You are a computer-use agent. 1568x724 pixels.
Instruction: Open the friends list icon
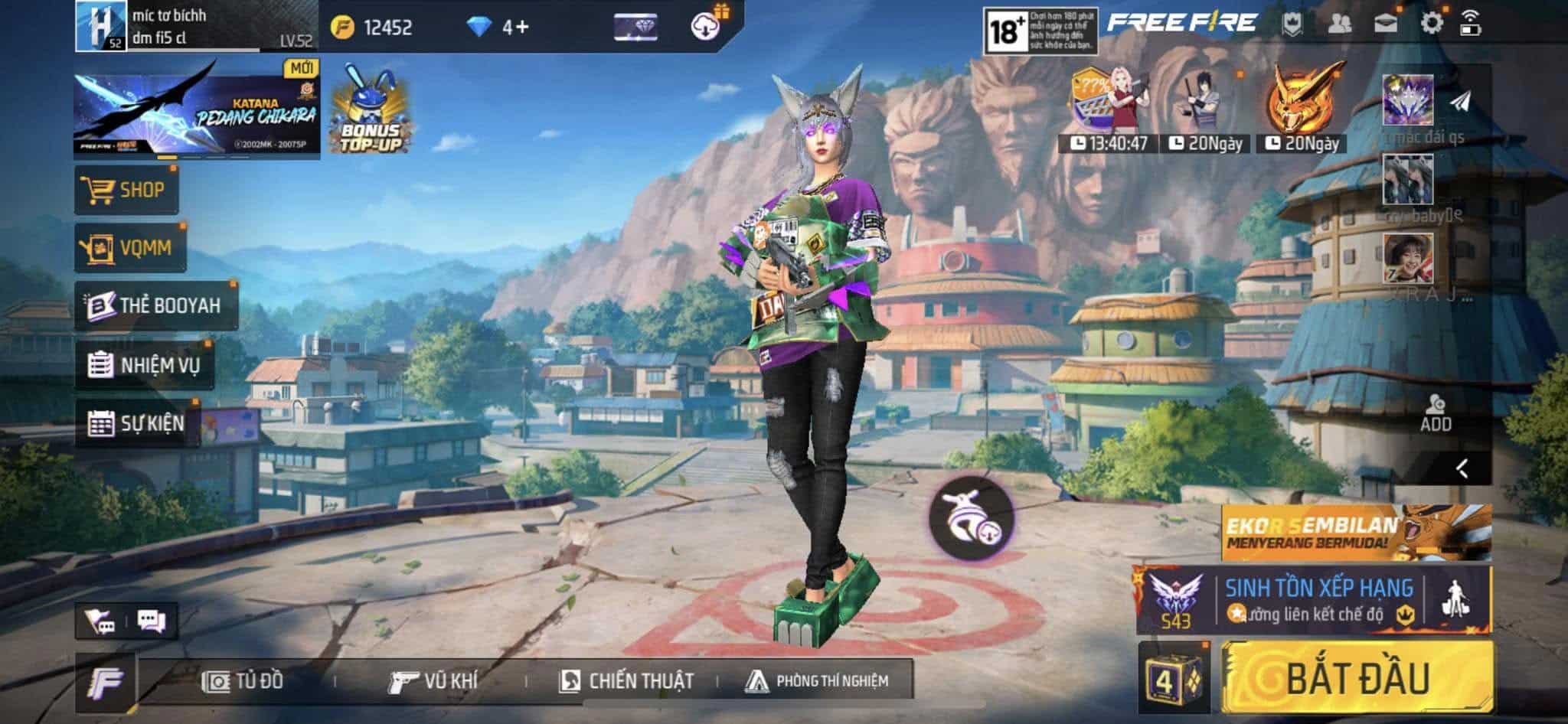pos(1339,23)
